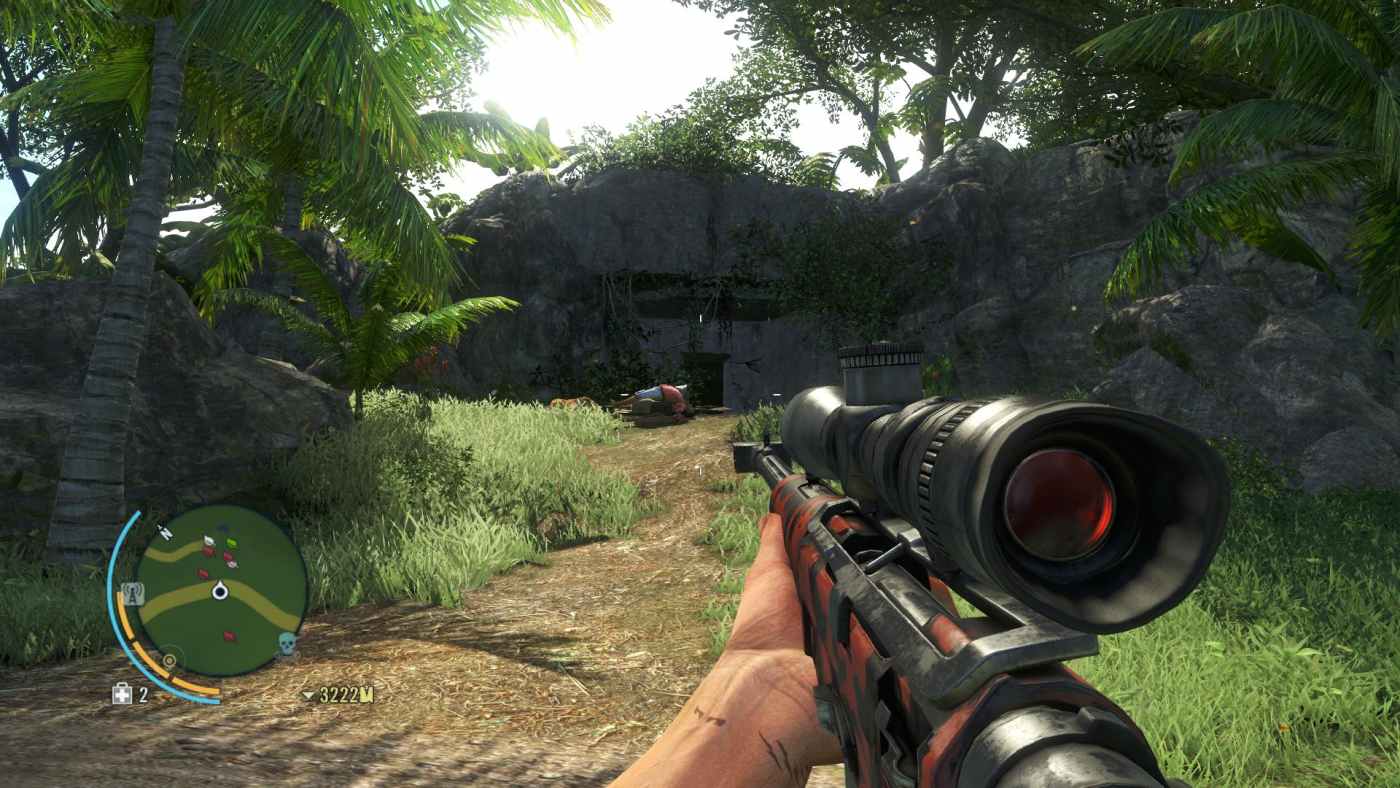The image size is (1400, 788).
Task: Click the green marker on the minimap
Action: 231,543
